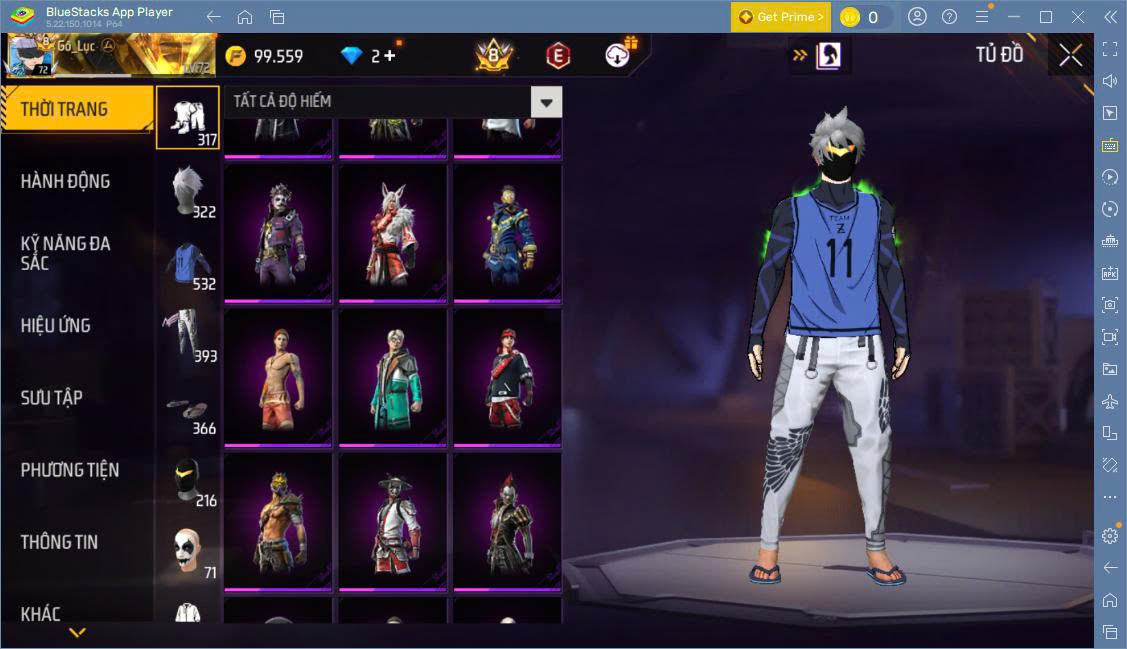Open the shoes subcategory with 366 items
1127x649 pixels.
188,409
